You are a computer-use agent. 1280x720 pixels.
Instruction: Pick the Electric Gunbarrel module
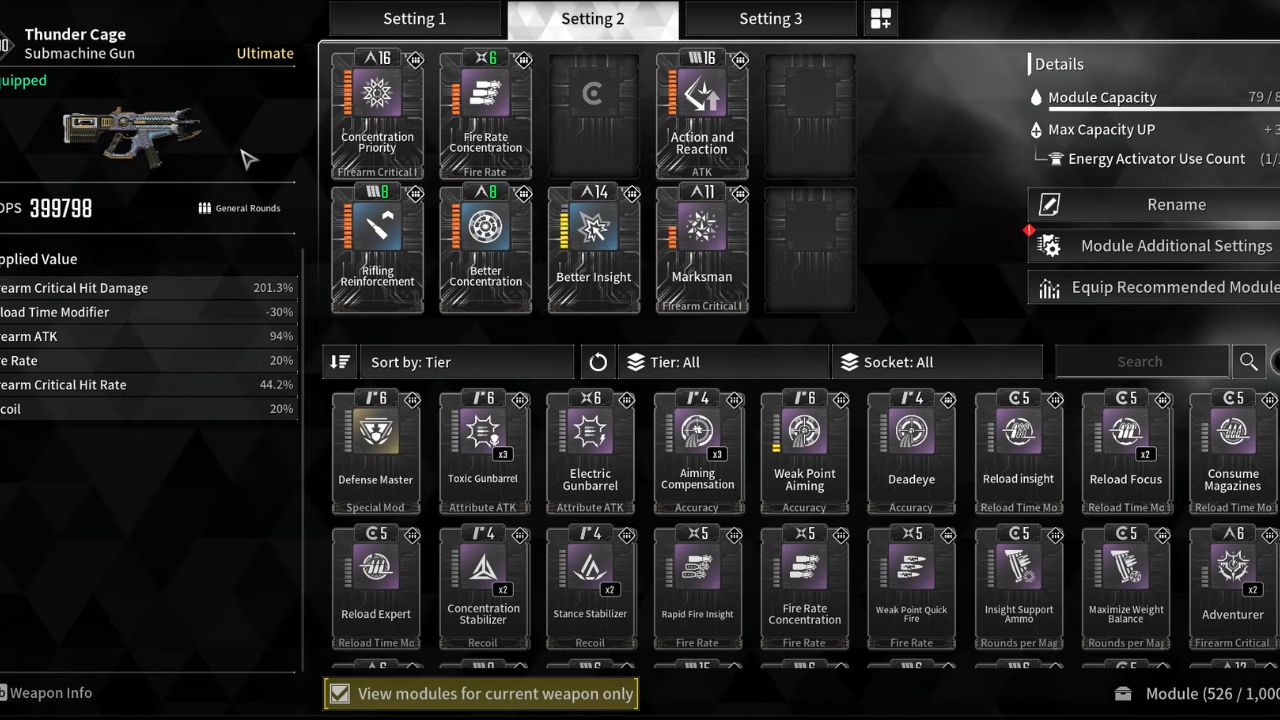tap(590, 452)
